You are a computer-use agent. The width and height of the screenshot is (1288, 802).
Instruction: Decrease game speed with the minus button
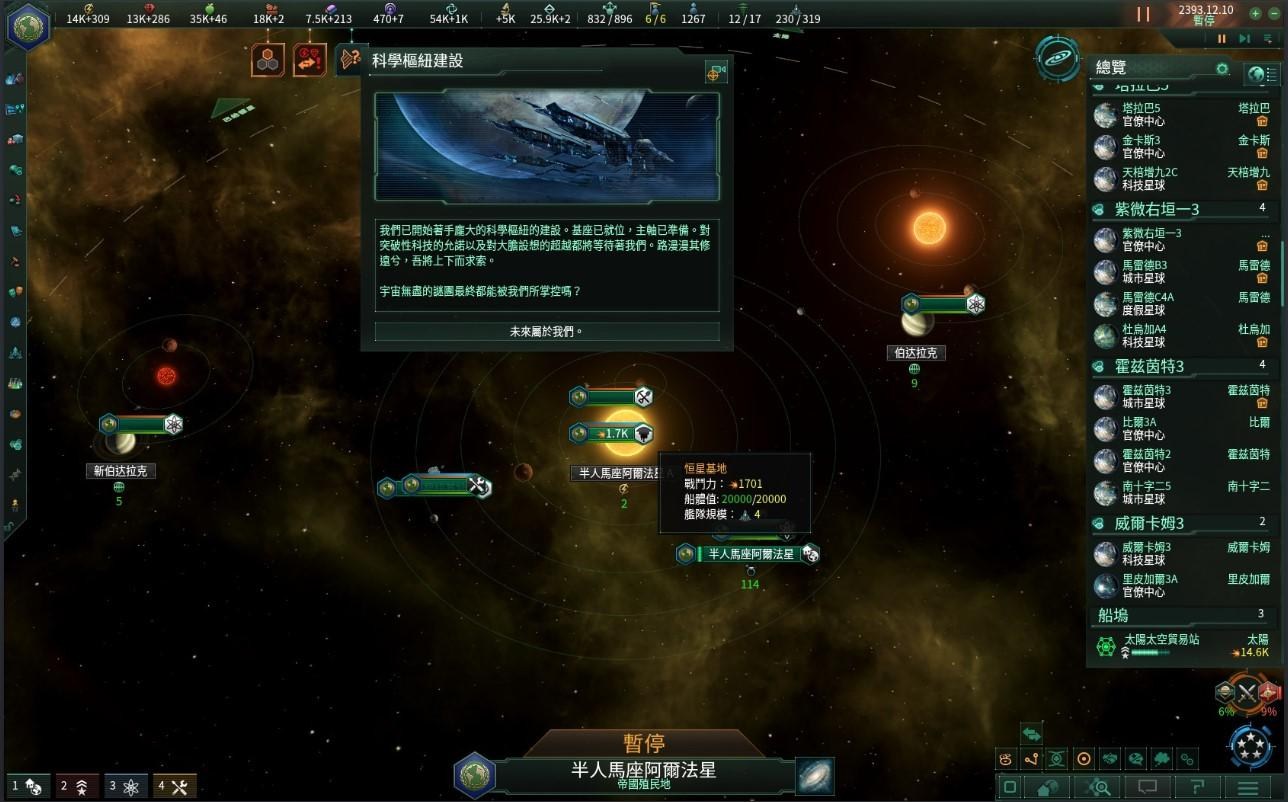coord(1275,13)
